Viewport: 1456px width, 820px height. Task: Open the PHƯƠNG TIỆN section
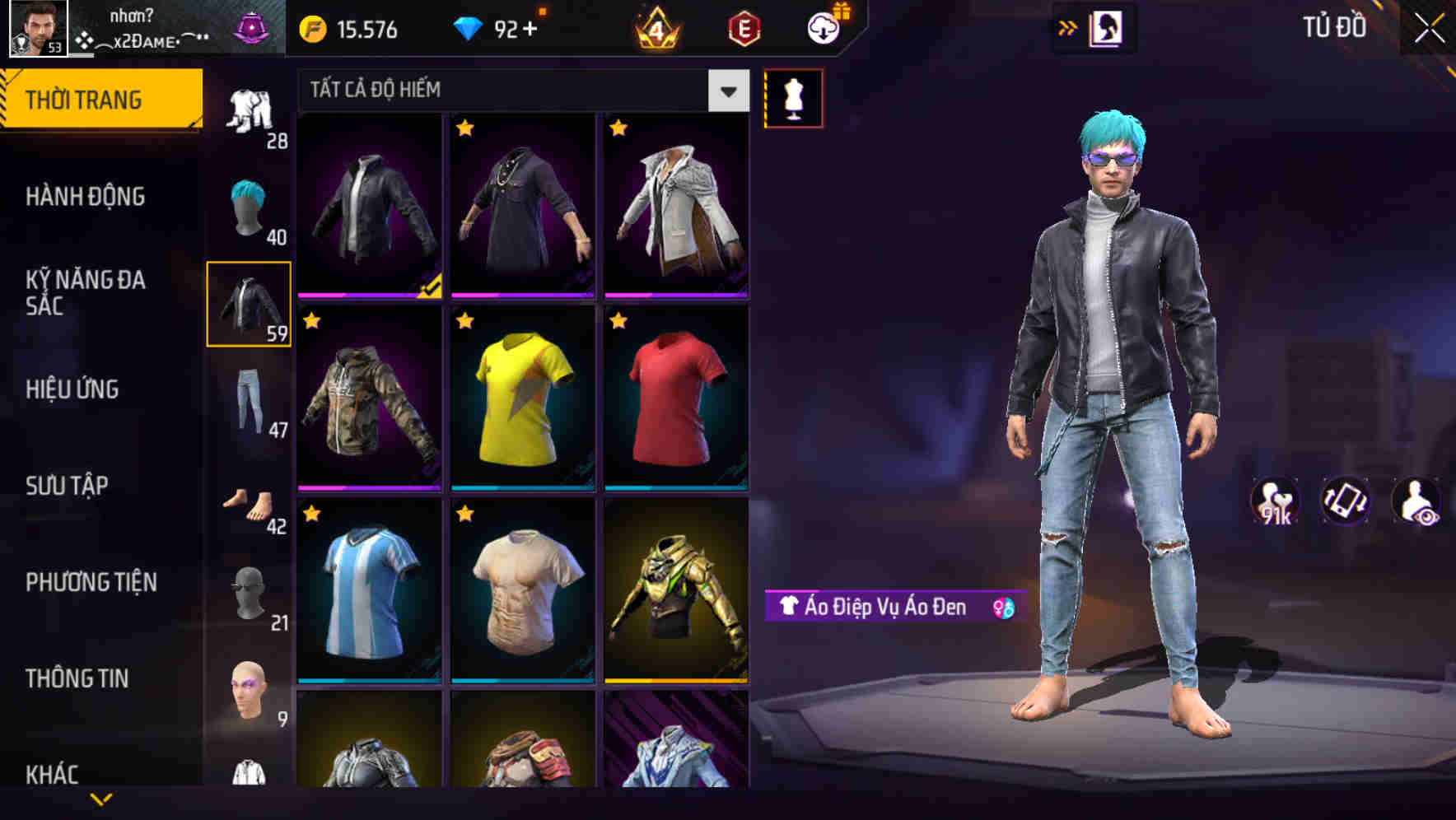click(91, 581)
